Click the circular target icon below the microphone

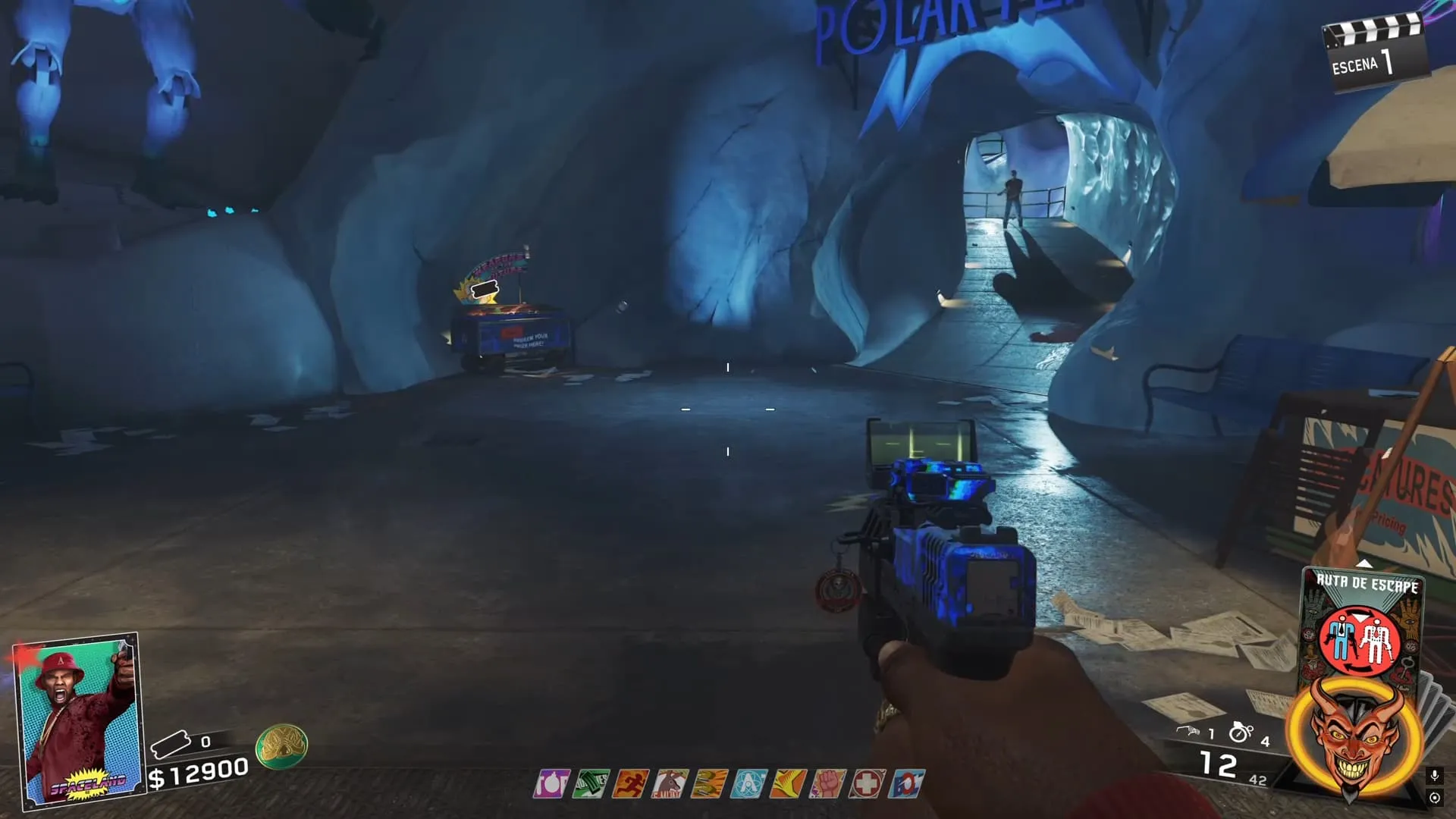click(x=1434, y=798)
